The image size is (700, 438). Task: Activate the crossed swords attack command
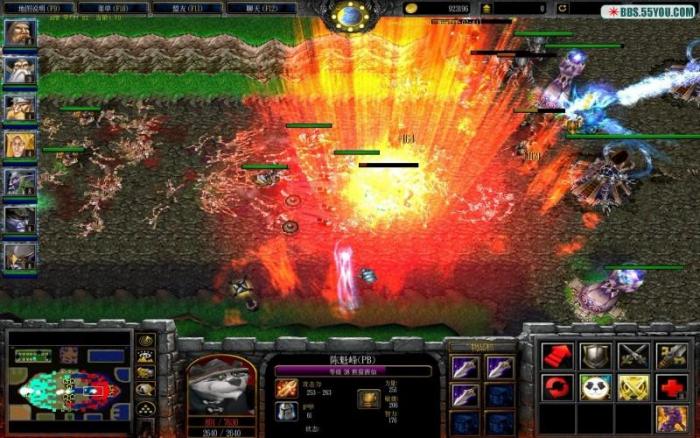coord(633,355)
